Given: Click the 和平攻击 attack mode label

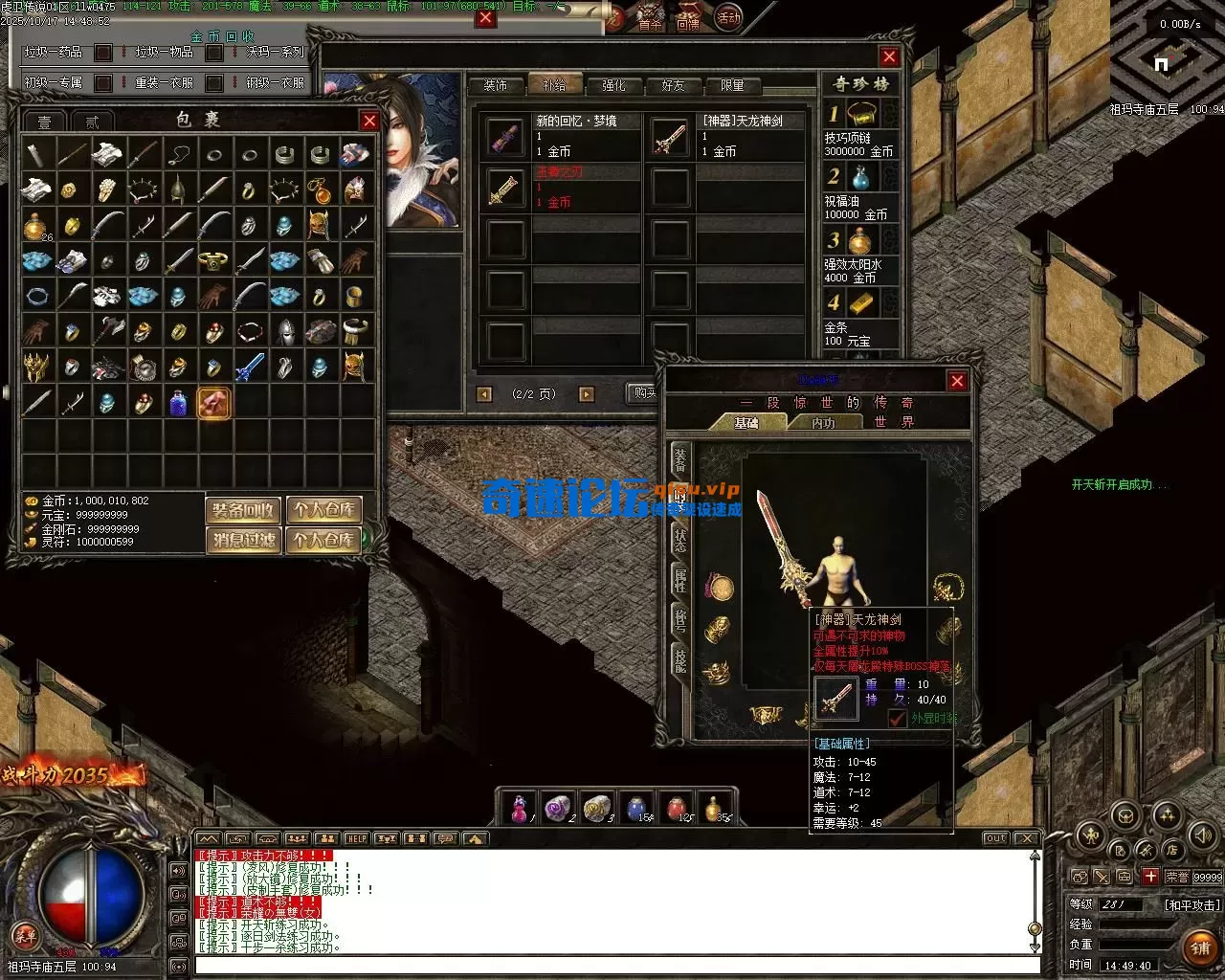Looking at the screenshot, I should point(1192,904).
